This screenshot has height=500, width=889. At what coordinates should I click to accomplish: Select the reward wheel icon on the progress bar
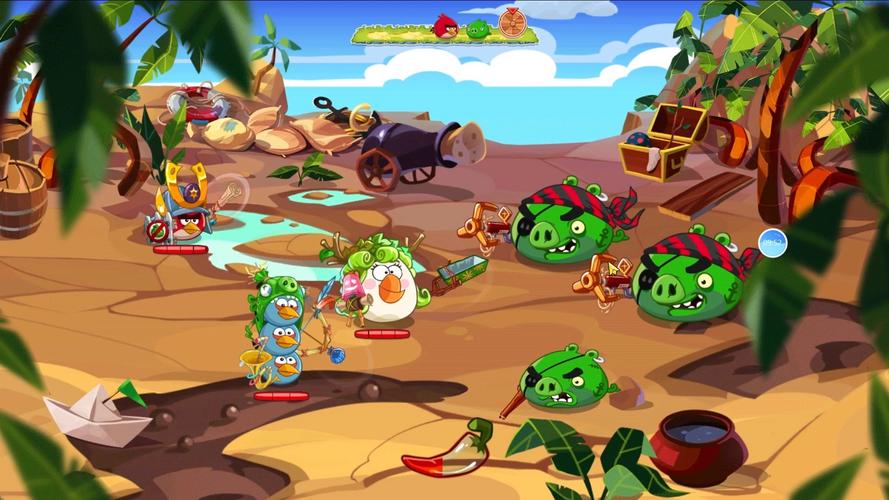pos(511,25)
